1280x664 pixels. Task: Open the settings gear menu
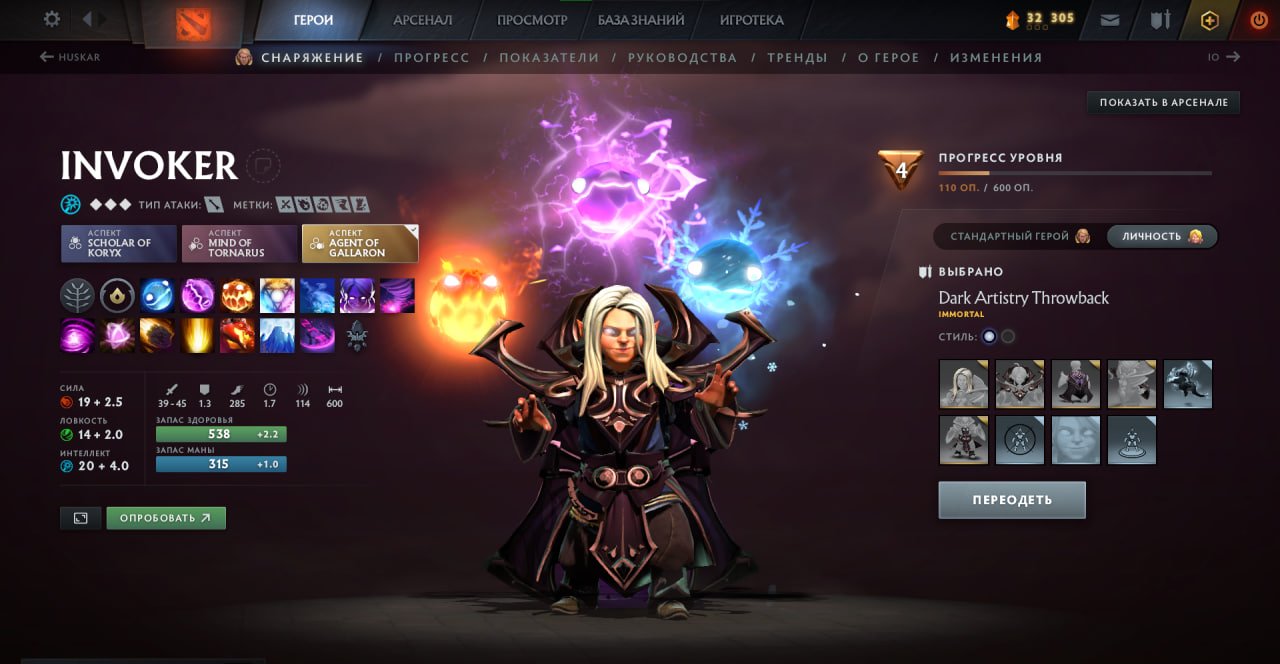click(x=52, y=19)
